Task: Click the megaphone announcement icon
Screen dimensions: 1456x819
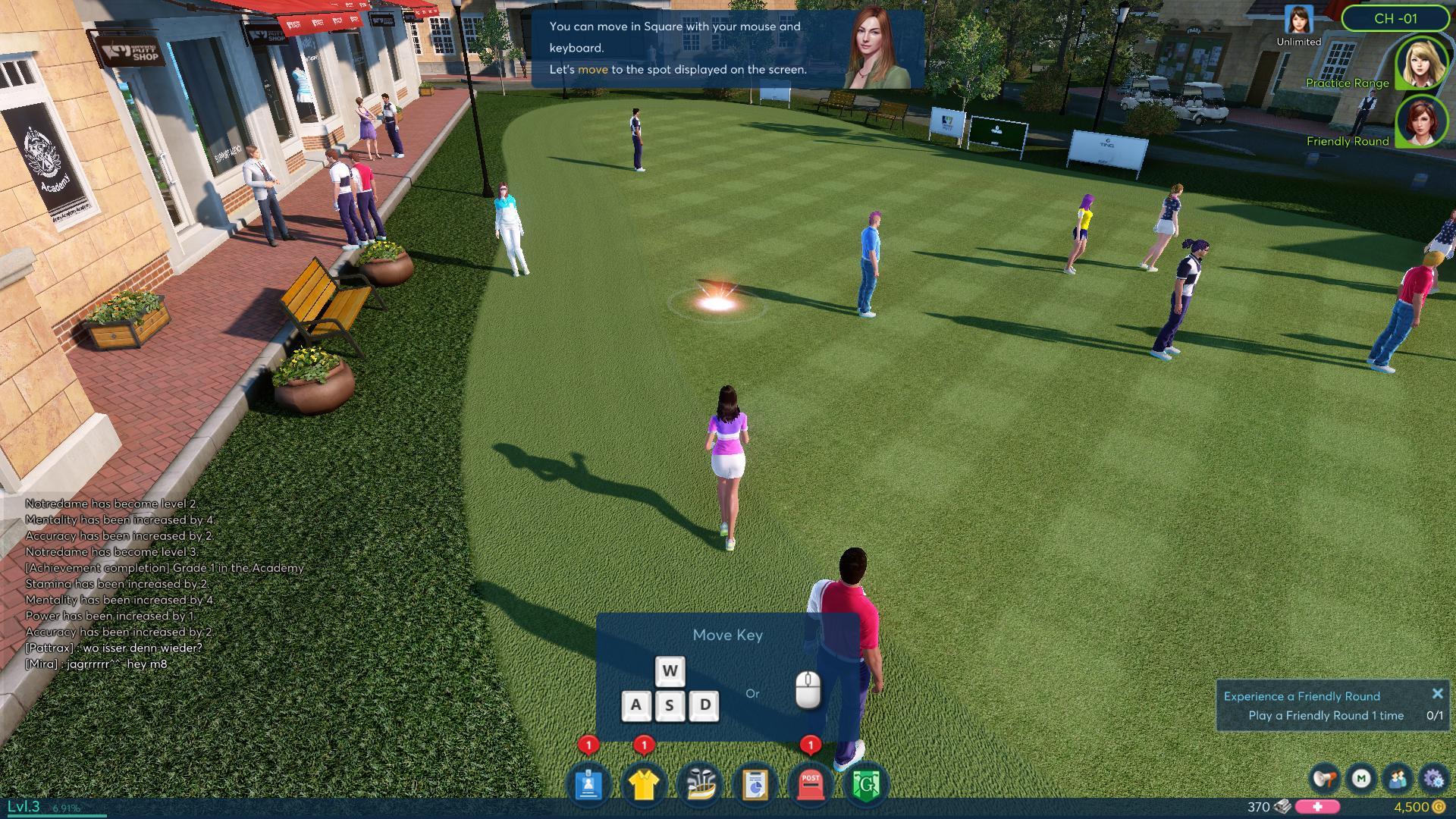Action: (1325, 779)
